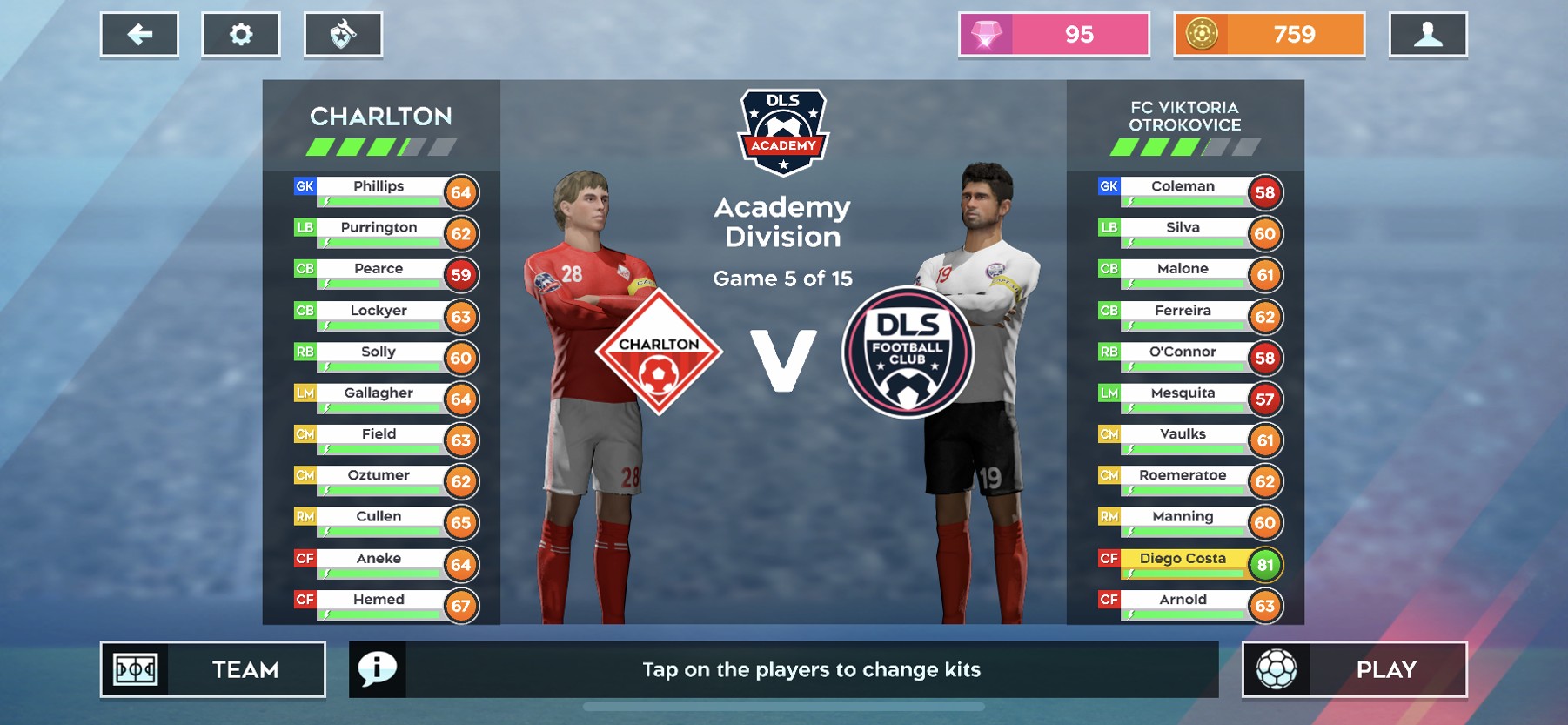Screen dimensions: 1568x725
Task: Tap the pink gems balance
Action: (x=1054, y=35)
